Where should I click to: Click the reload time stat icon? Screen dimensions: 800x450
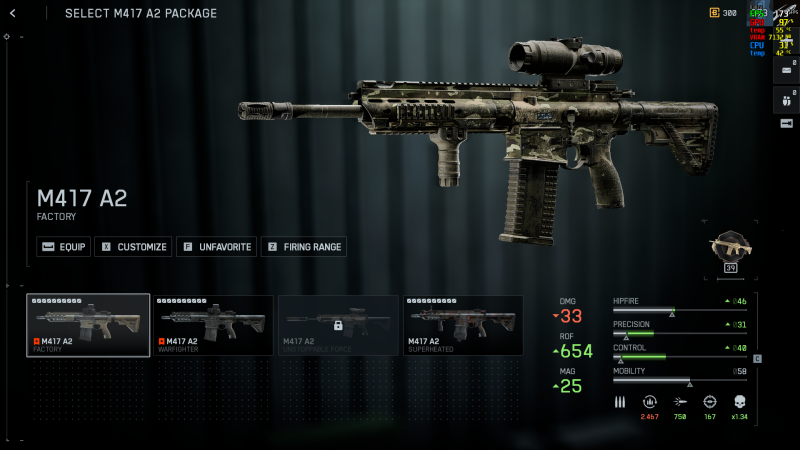(650, 402)
